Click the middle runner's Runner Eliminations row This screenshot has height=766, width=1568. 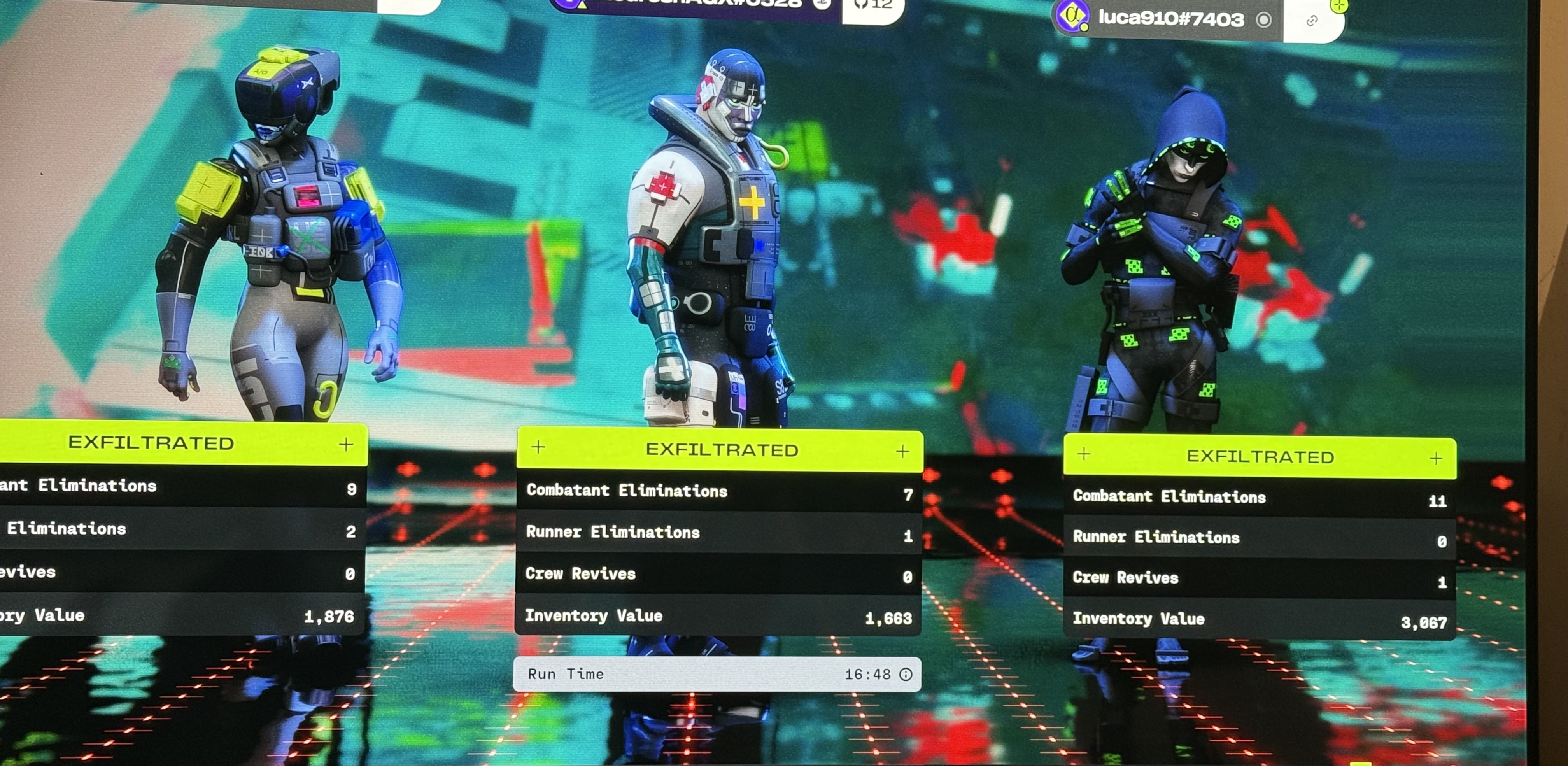tap(718, 533)
